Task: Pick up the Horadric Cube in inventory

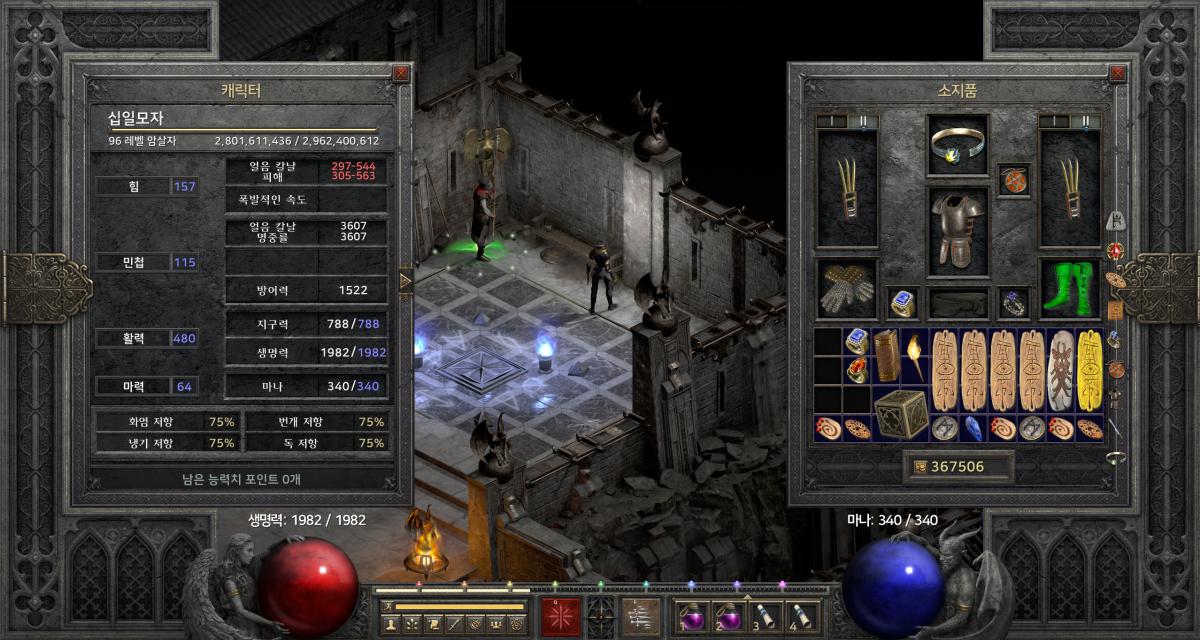Action: pyautogui.click(x=901, y=413)
